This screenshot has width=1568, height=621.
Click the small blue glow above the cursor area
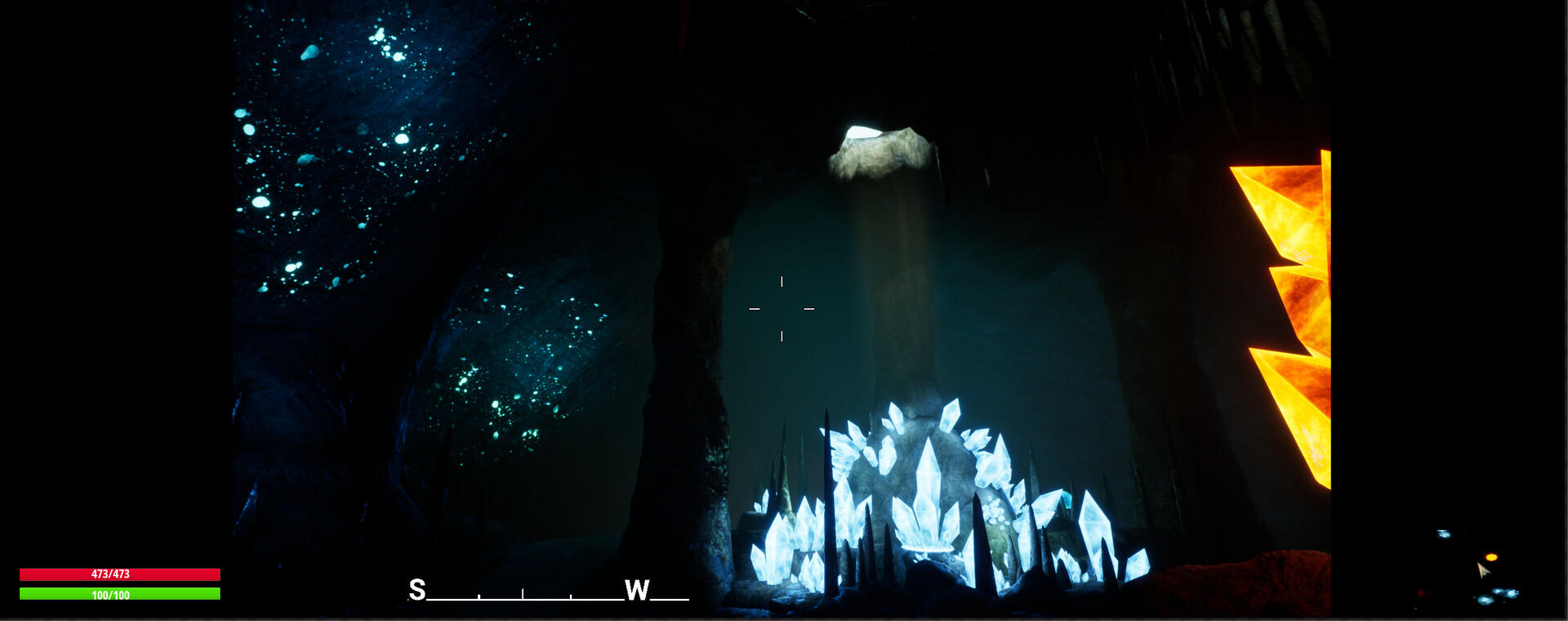coord(1444,534)
